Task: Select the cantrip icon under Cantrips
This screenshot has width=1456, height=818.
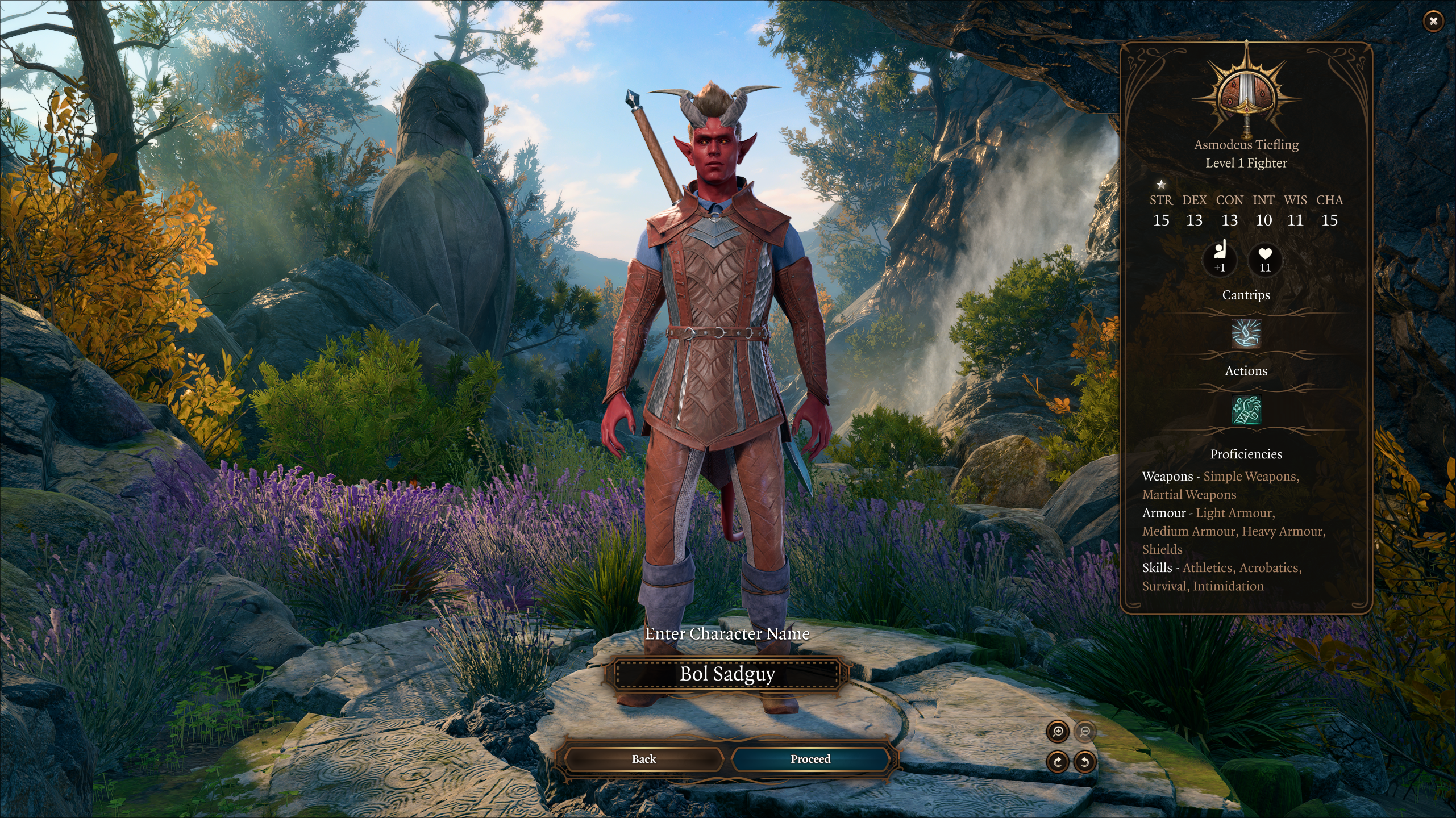Action: click(1246, 333)
